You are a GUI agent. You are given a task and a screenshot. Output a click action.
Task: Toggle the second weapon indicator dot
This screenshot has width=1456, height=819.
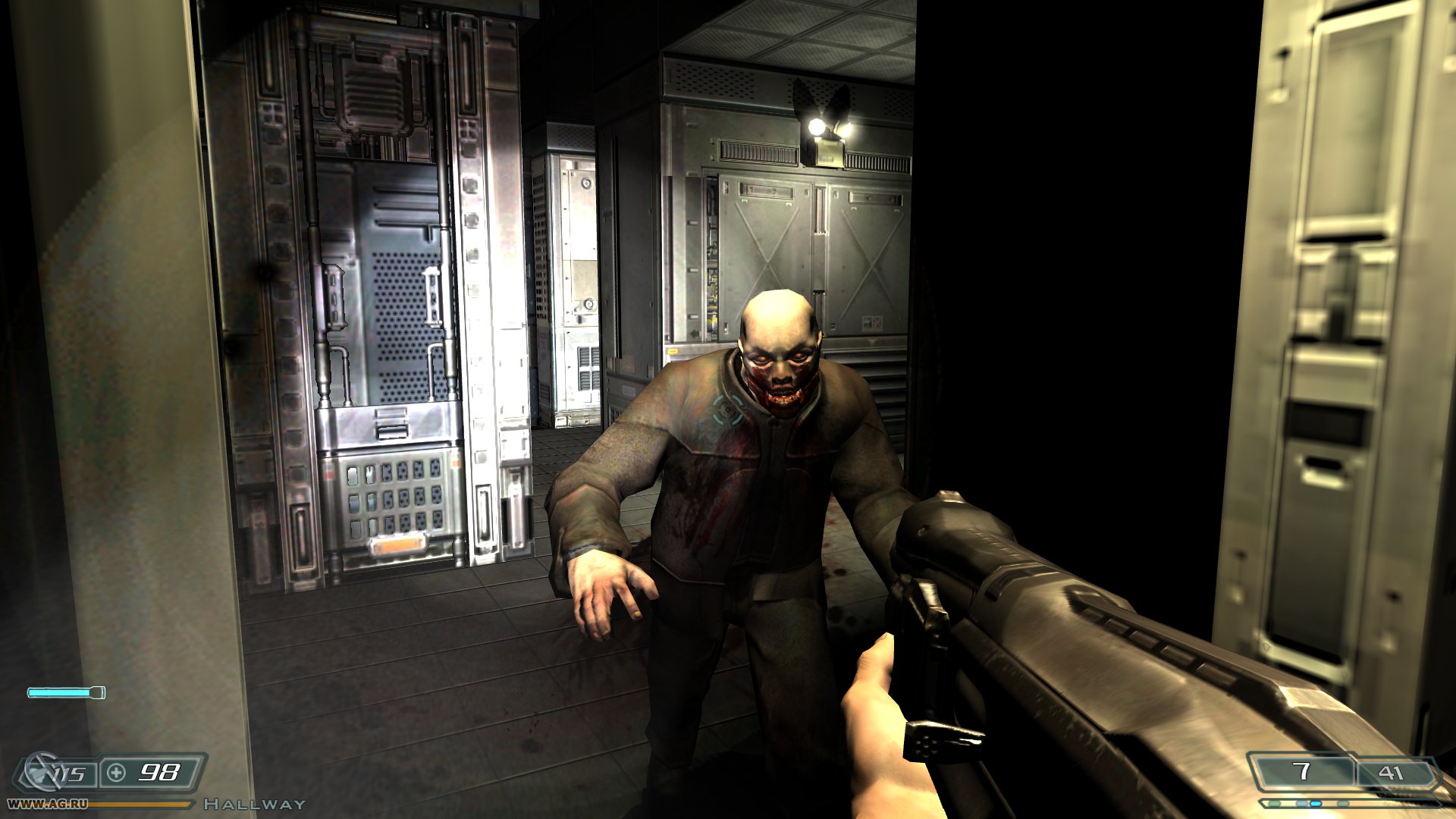click(1301, 802)
